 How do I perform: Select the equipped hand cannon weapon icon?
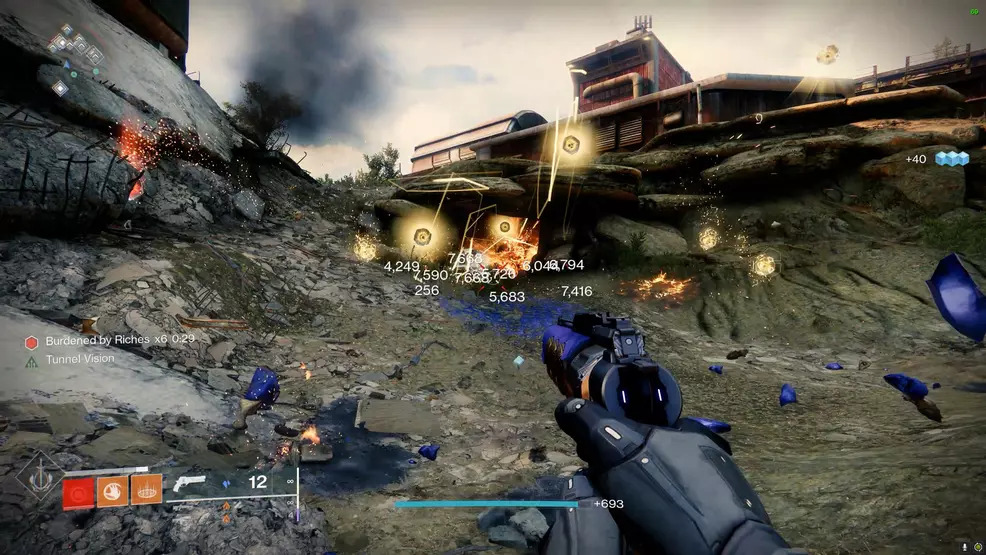[x=189, y=483]
